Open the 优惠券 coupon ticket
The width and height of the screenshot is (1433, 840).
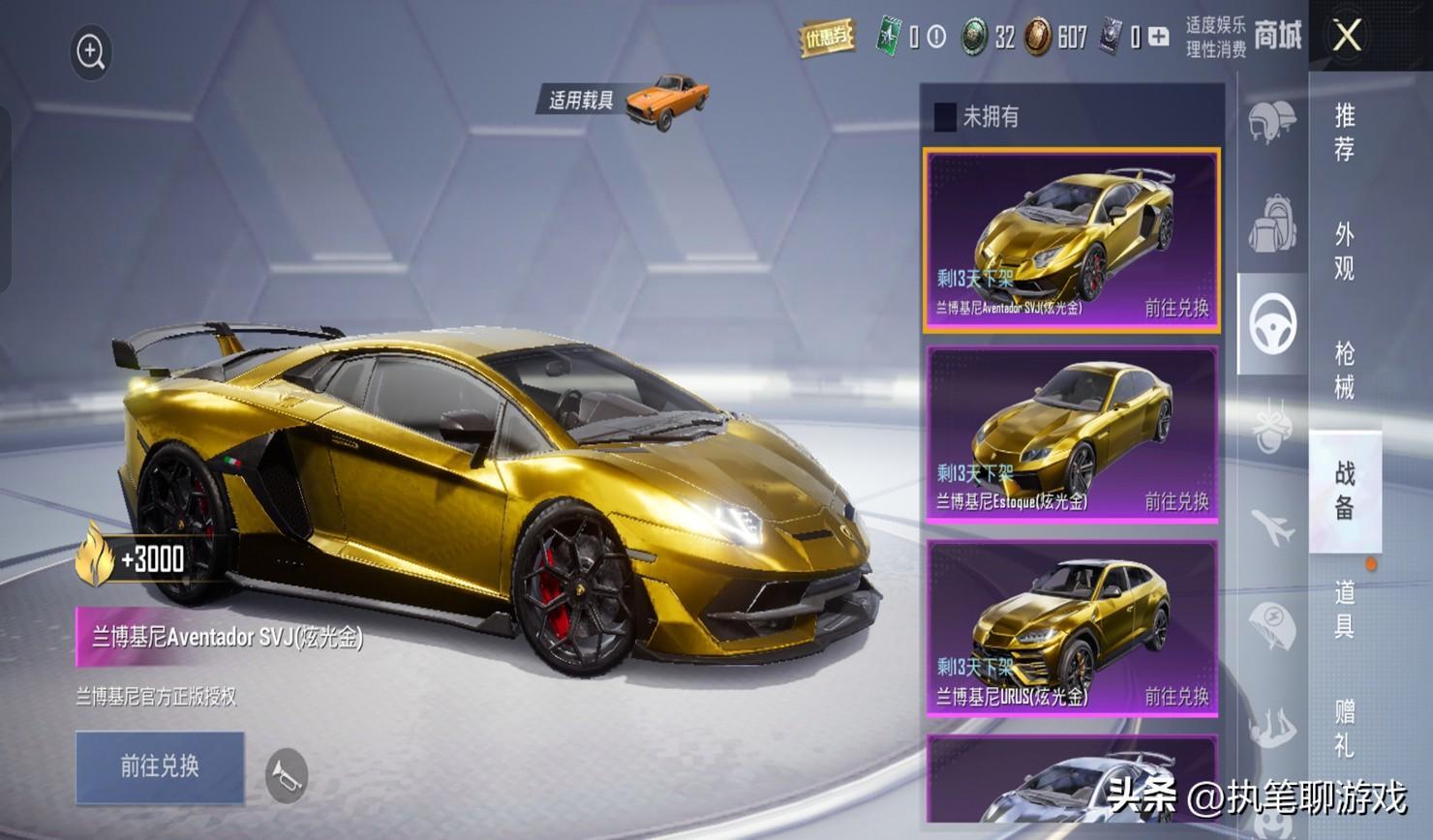[x=826, y=38]
